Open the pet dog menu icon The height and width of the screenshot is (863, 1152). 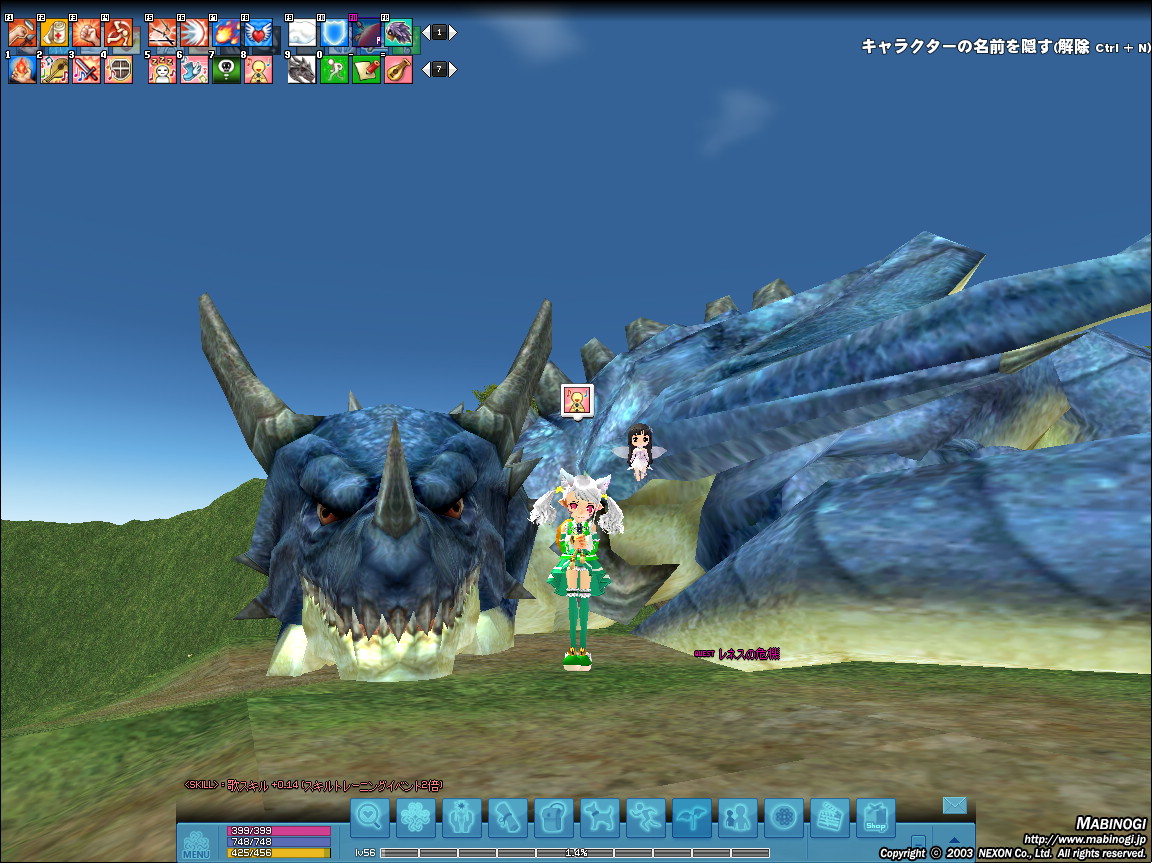click(x=600, y=818)
